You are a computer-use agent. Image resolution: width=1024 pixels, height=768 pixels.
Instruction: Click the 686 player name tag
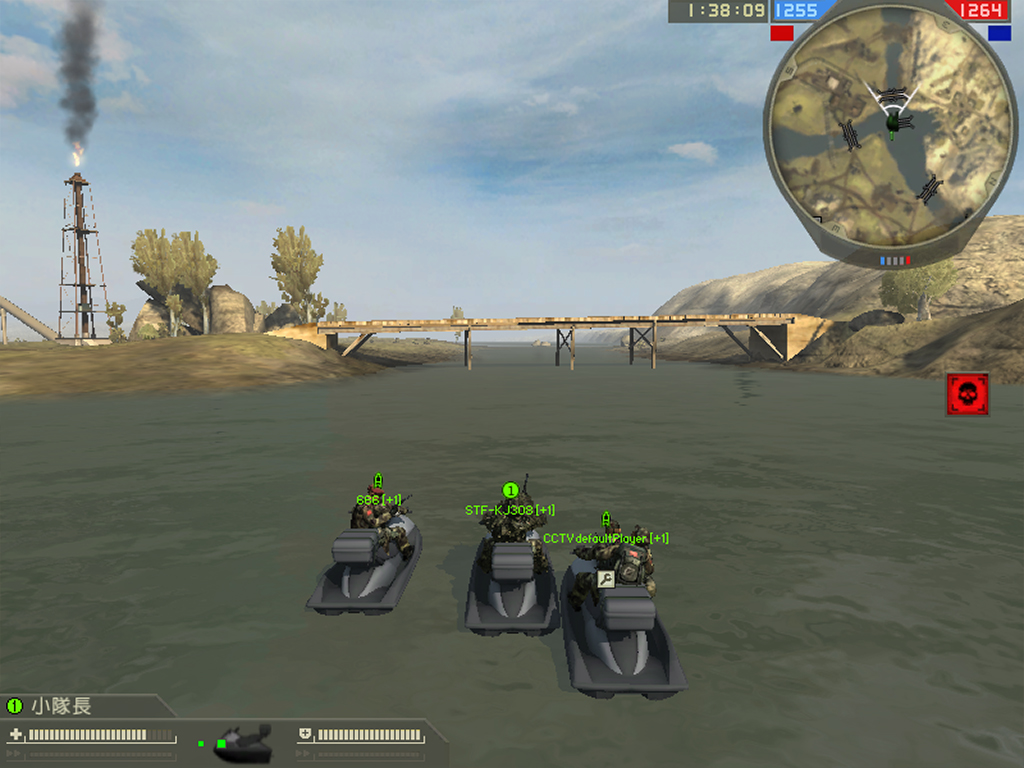click(x=379, y=499)
